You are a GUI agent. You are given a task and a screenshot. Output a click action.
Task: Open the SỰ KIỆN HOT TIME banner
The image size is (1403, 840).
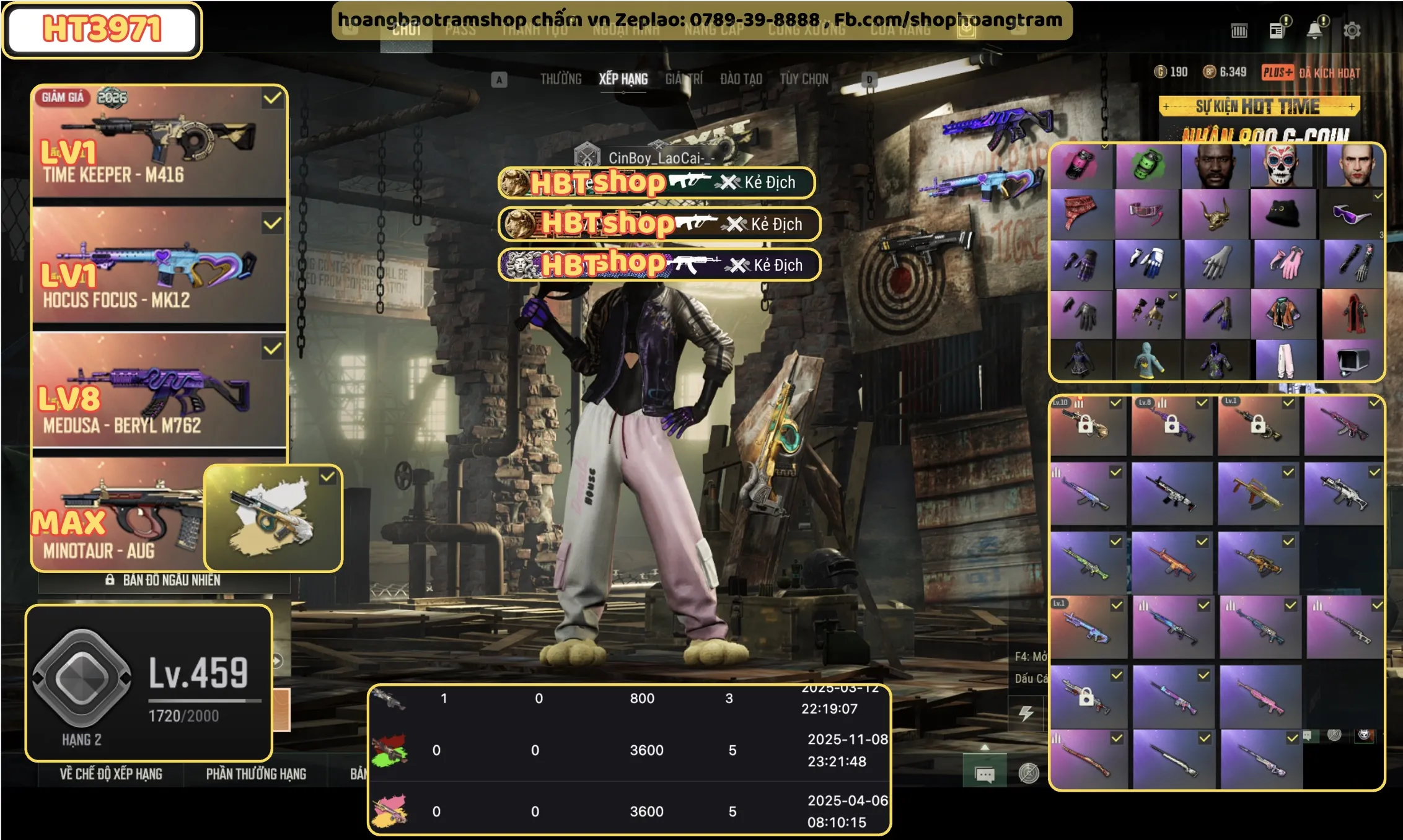click(x=1259, y=107)
